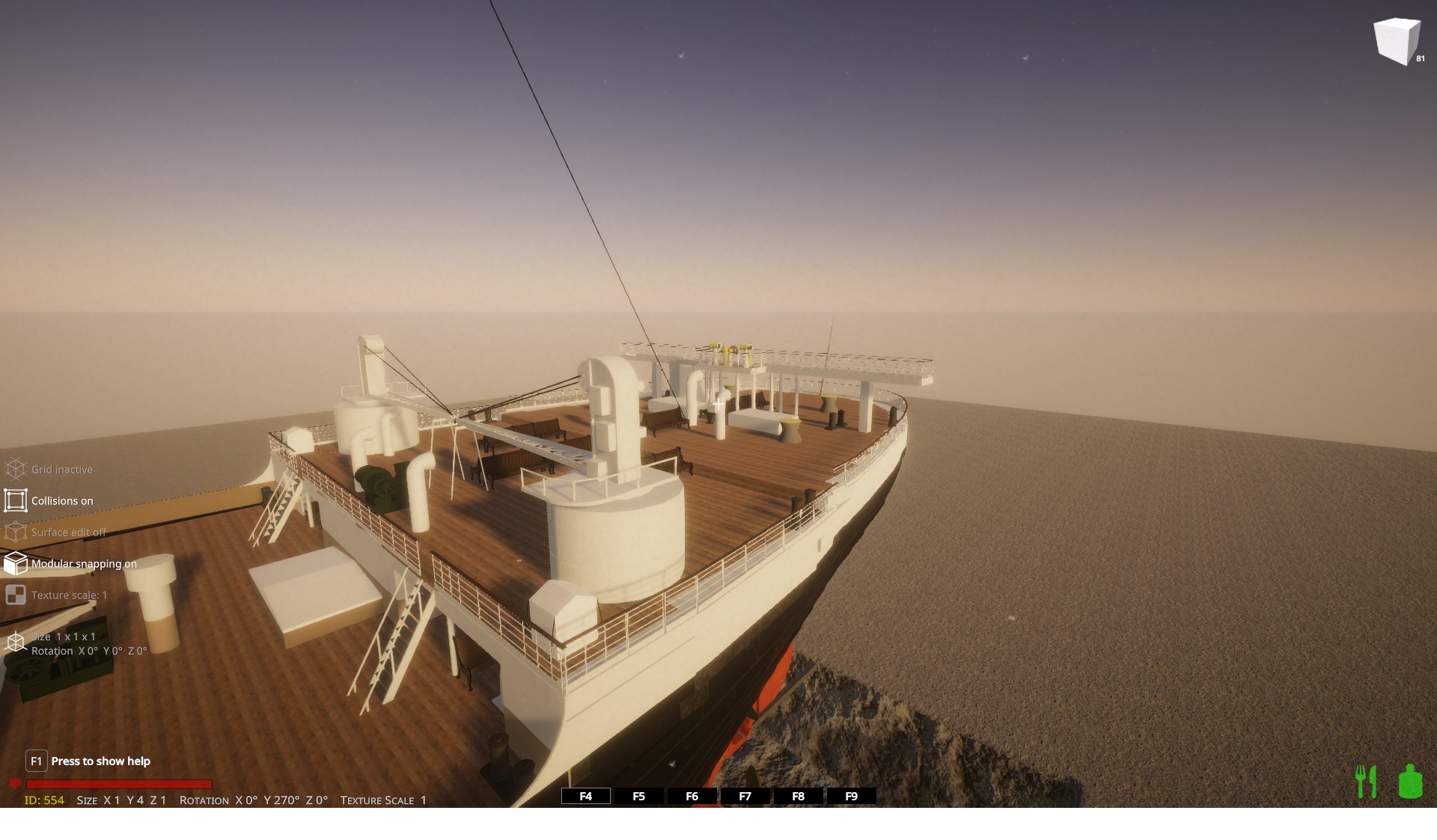Select the F5 hotbar slot
The image size is (1437, 840).
click(x=638, y=796)
